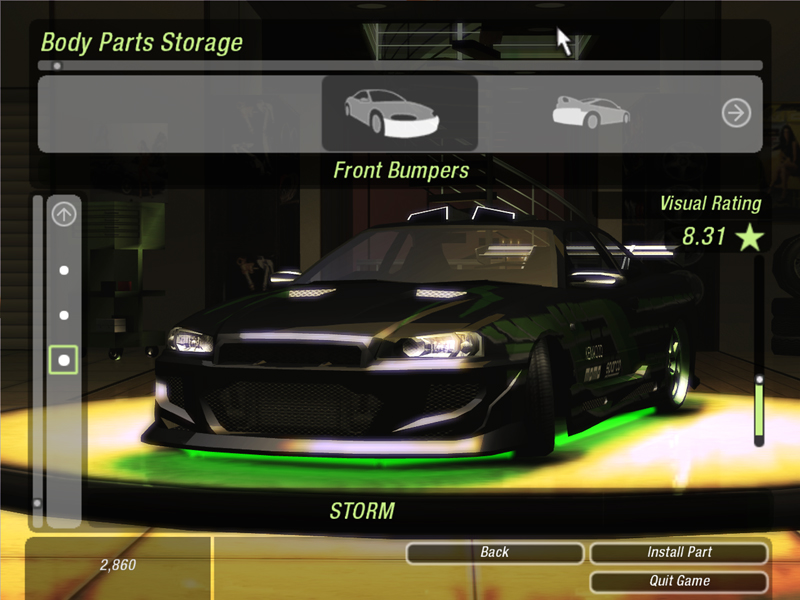The width and height of the screenshot is (800, 600).
Task: Move up the parts list with up arrow
Action: [x=64, y=213]
